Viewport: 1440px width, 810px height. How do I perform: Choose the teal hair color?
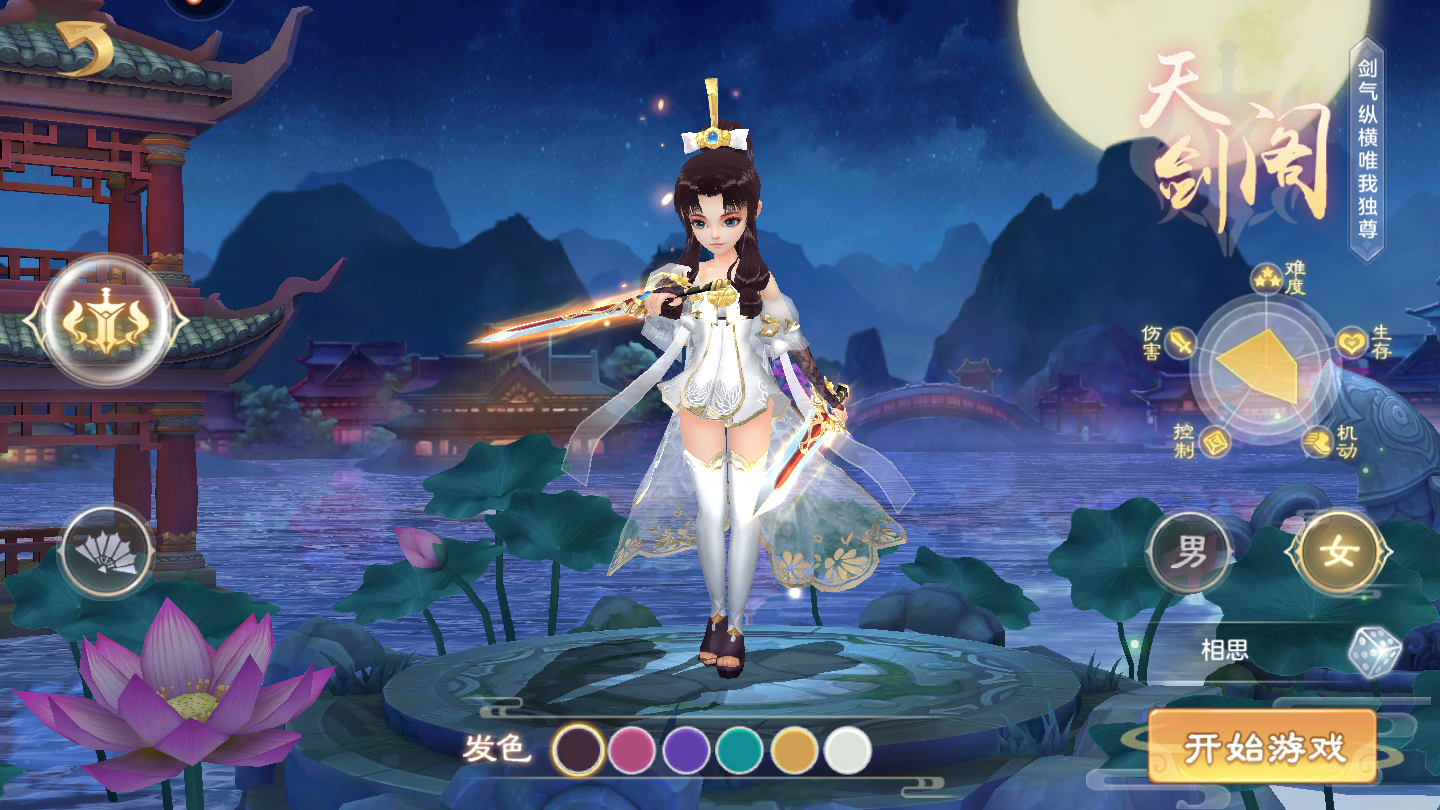click(740, 750)
